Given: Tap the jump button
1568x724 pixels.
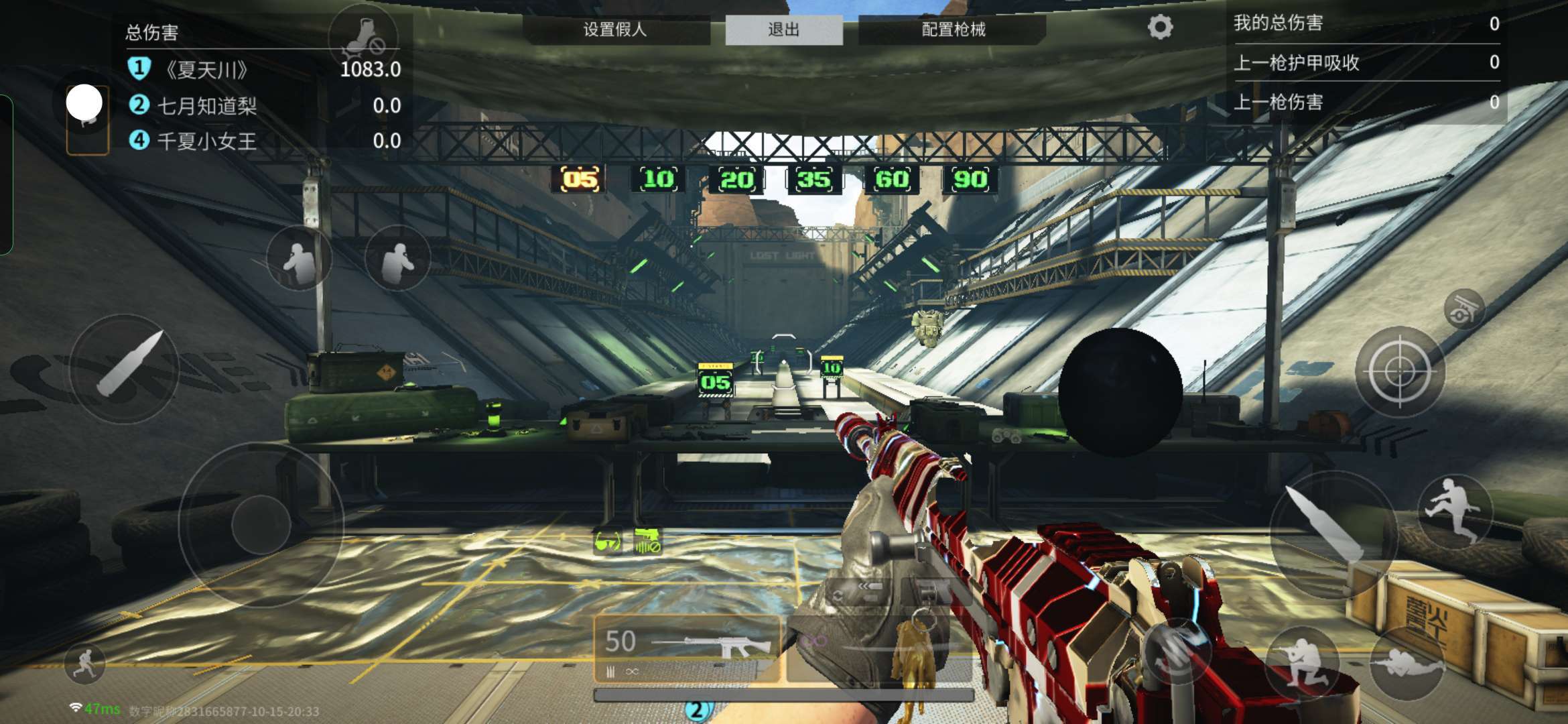Looking at the screenshot, I should tap(1454, 511).
